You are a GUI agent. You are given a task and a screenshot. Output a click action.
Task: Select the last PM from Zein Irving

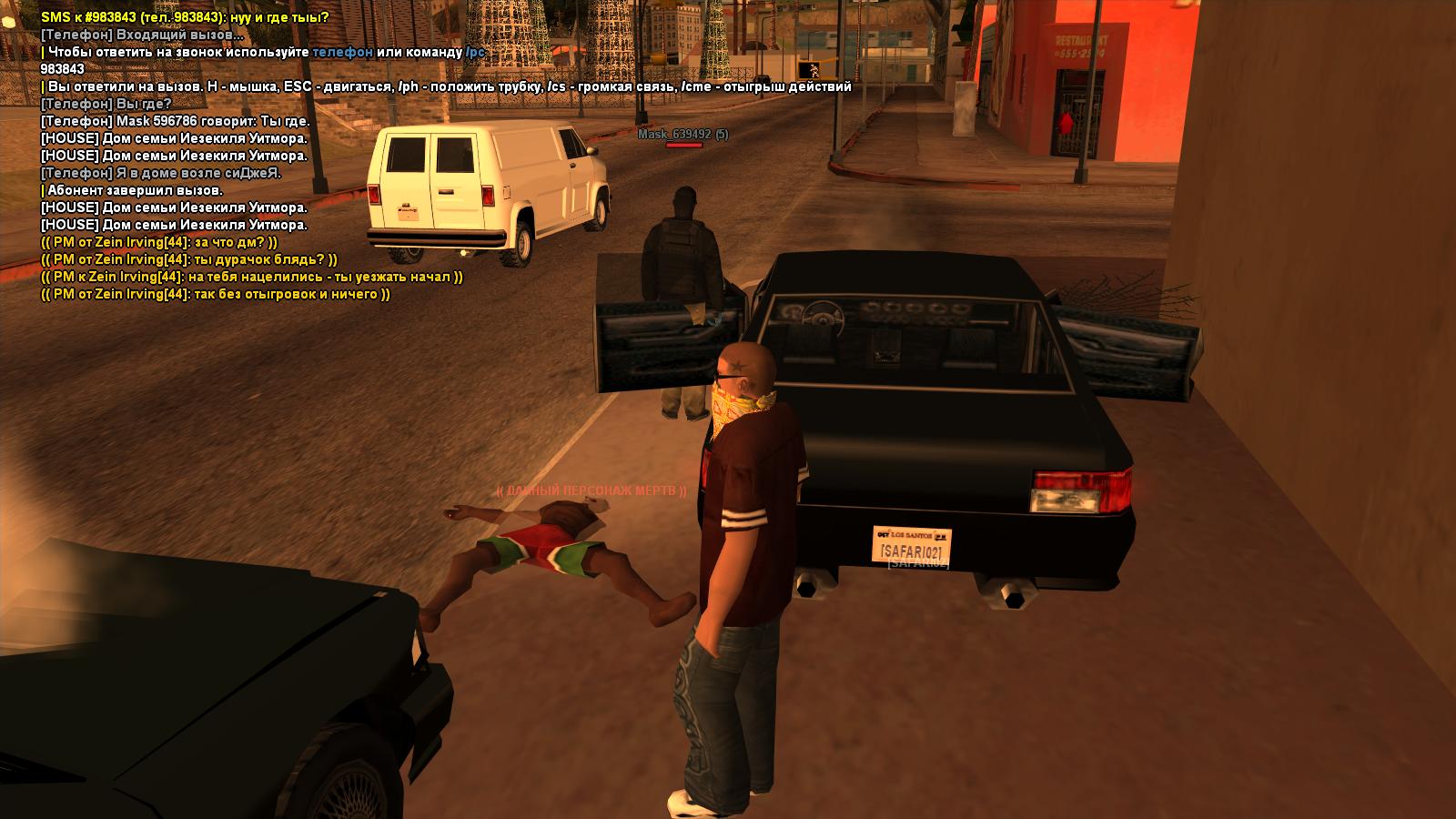click(x=215, y=294)
